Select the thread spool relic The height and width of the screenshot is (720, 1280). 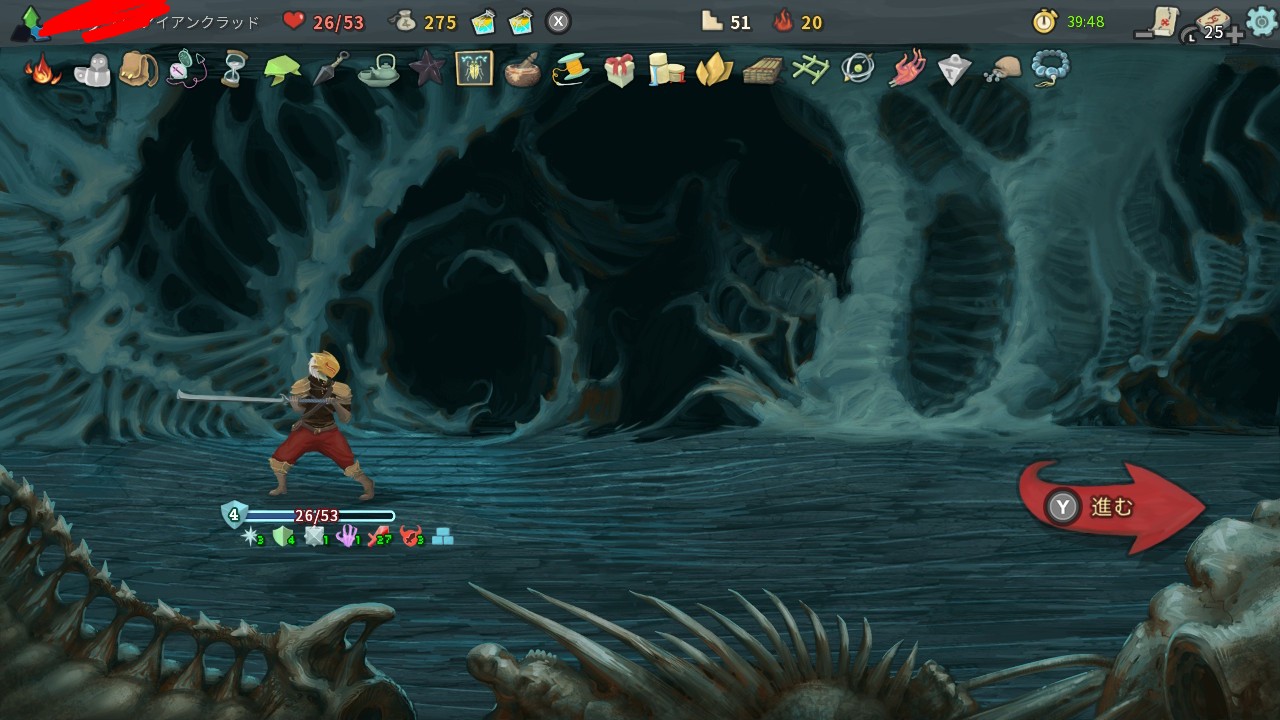tap(570, 70)
